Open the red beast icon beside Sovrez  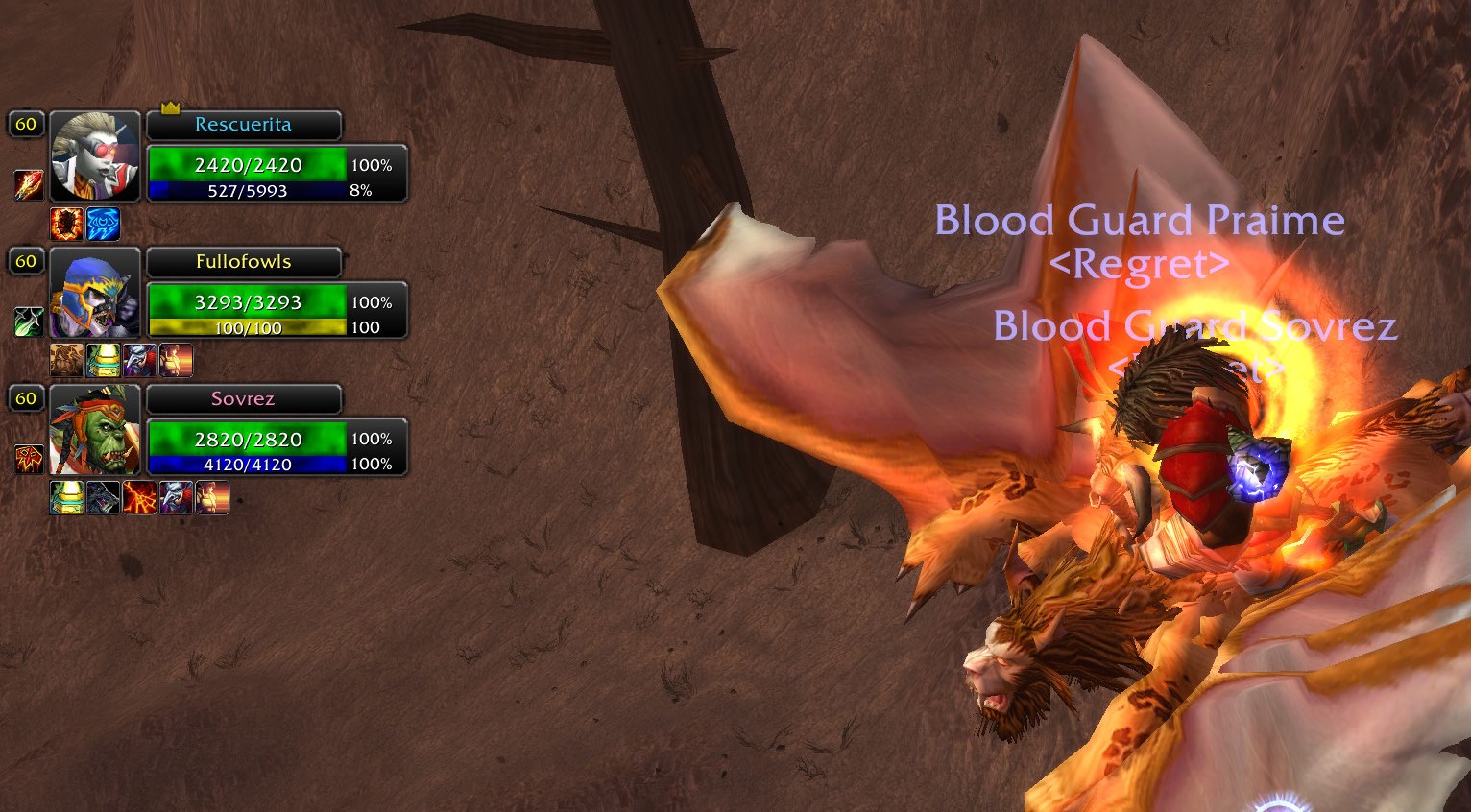tap(28, 459)
